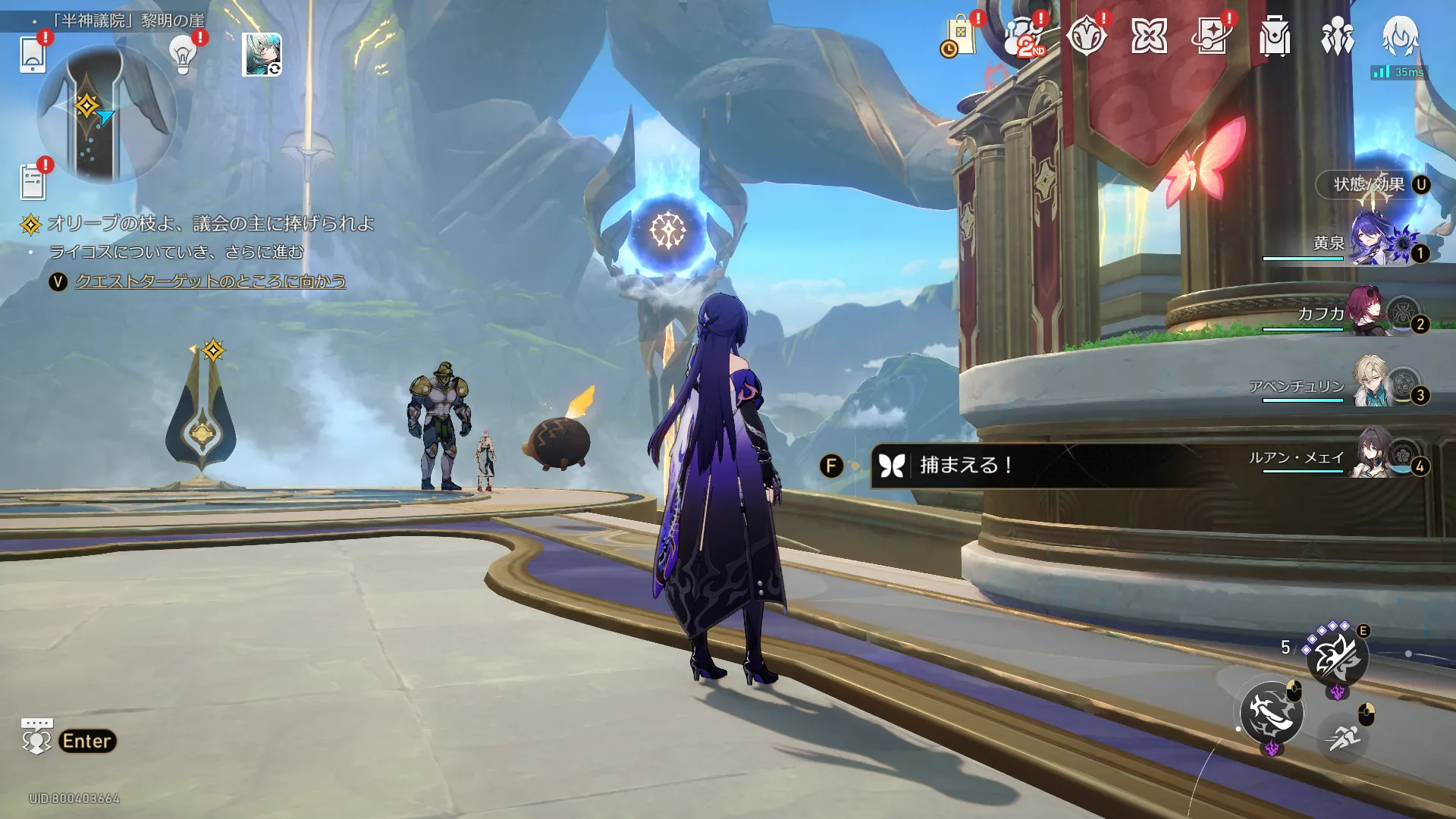
Task: Open the 2nd anniversary event icon
Action: 1023,37
